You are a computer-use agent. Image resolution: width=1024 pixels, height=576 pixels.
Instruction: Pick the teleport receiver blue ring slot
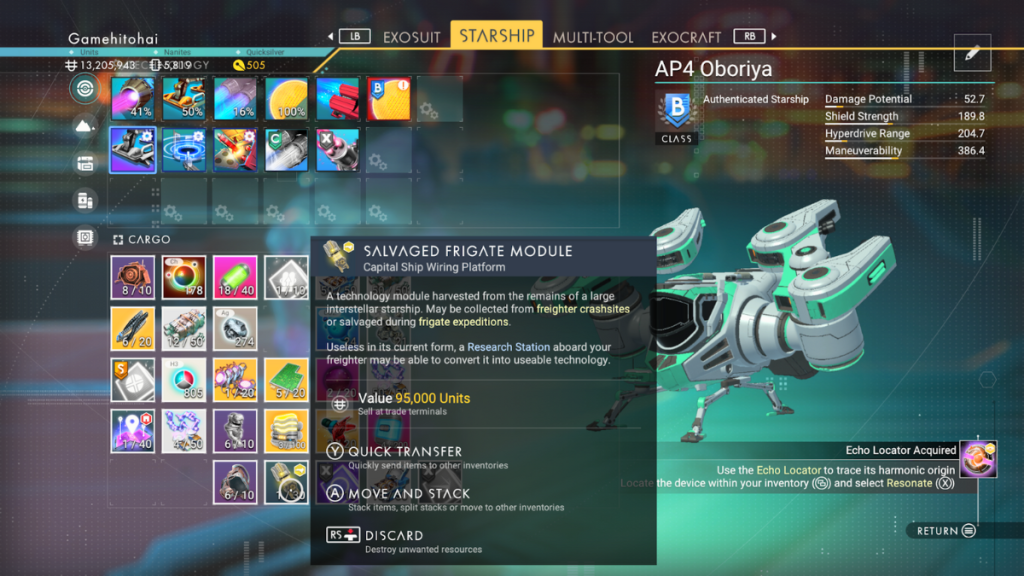[184, 150]
